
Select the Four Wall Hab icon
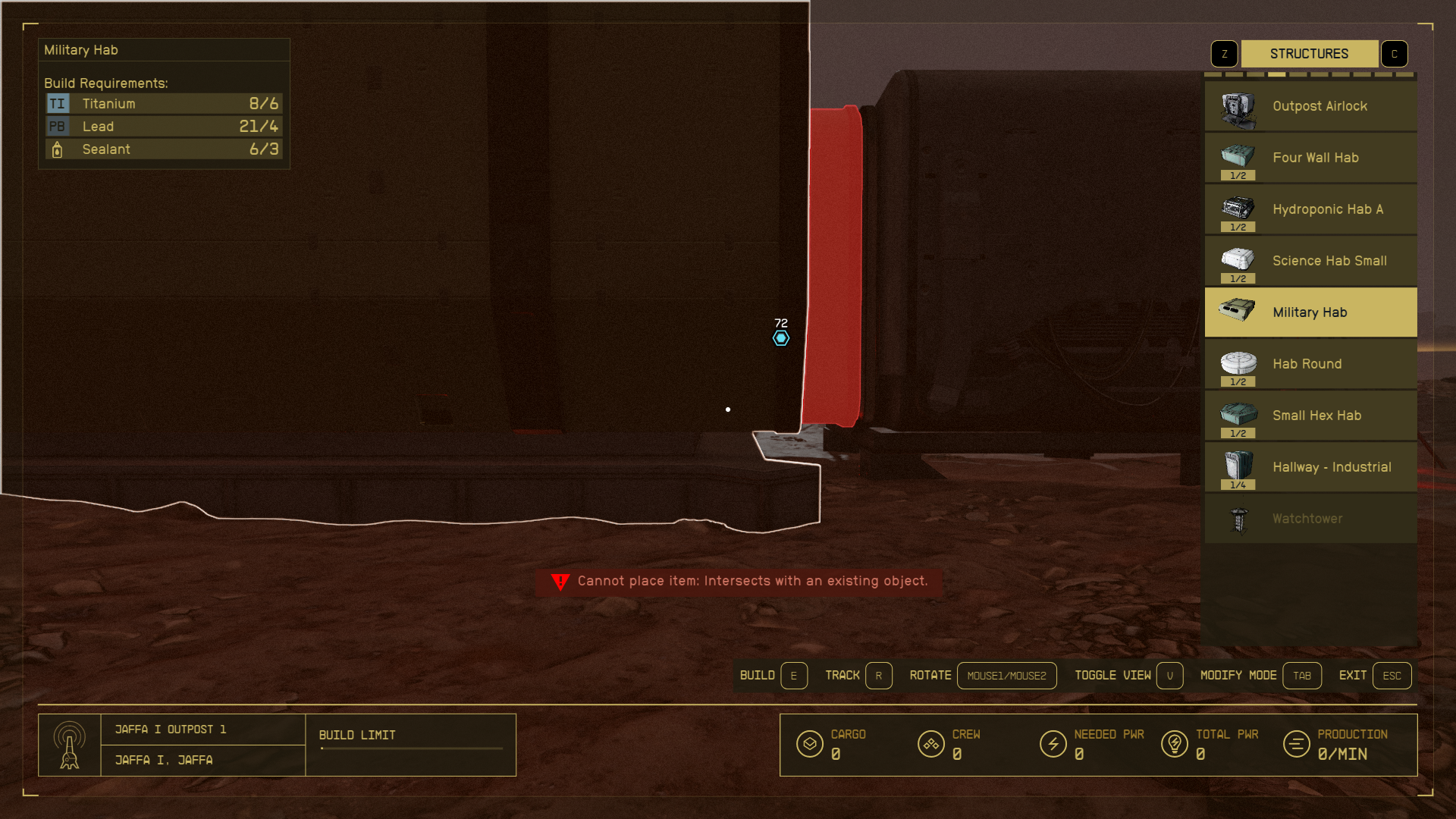[x=1237, y=158]
